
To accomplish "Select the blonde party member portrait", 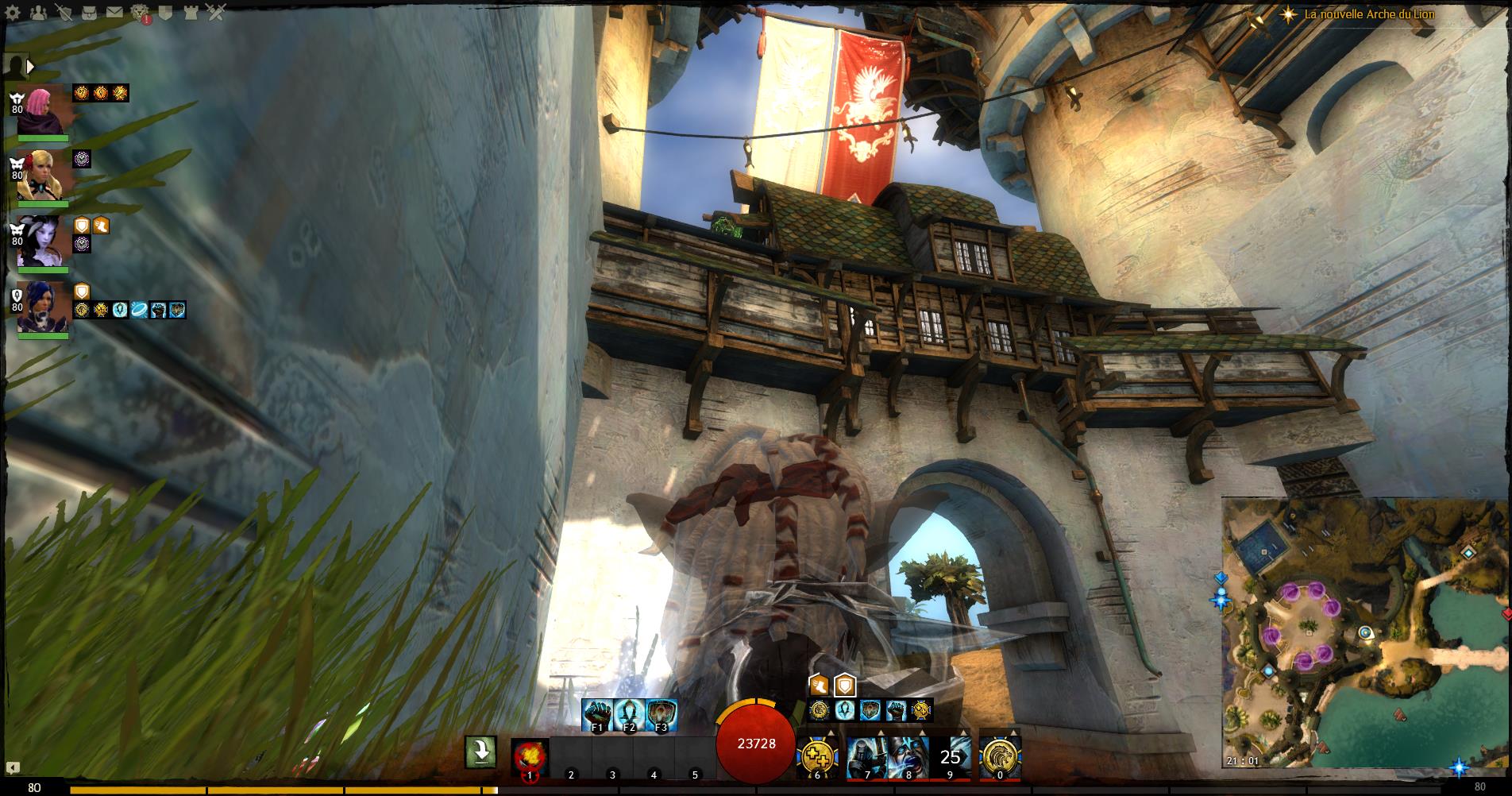I will point(43,175).
